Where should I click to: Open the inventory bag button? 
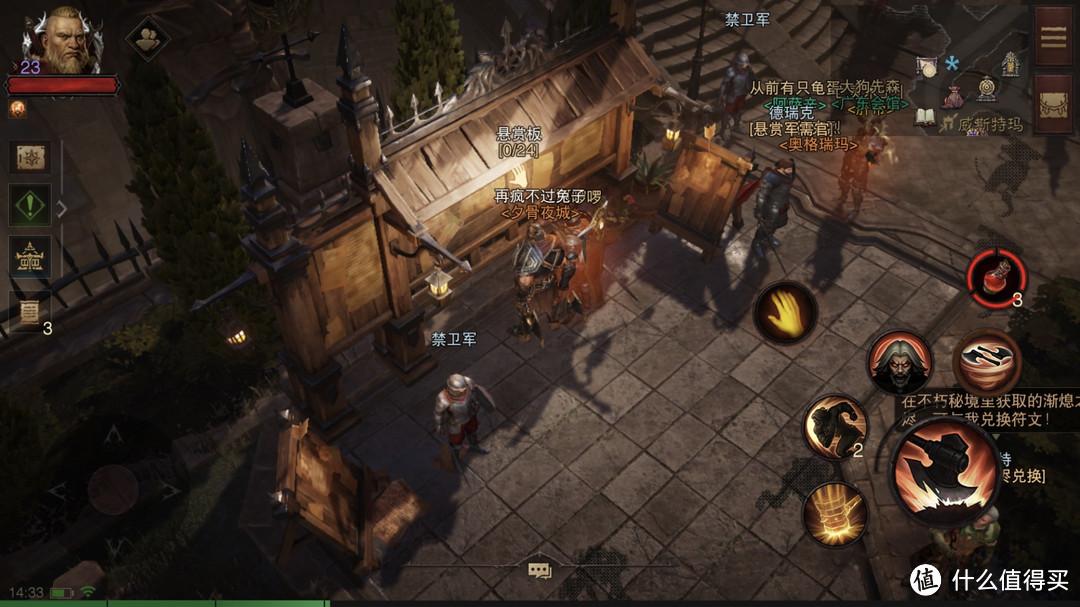click(1054, 104)
